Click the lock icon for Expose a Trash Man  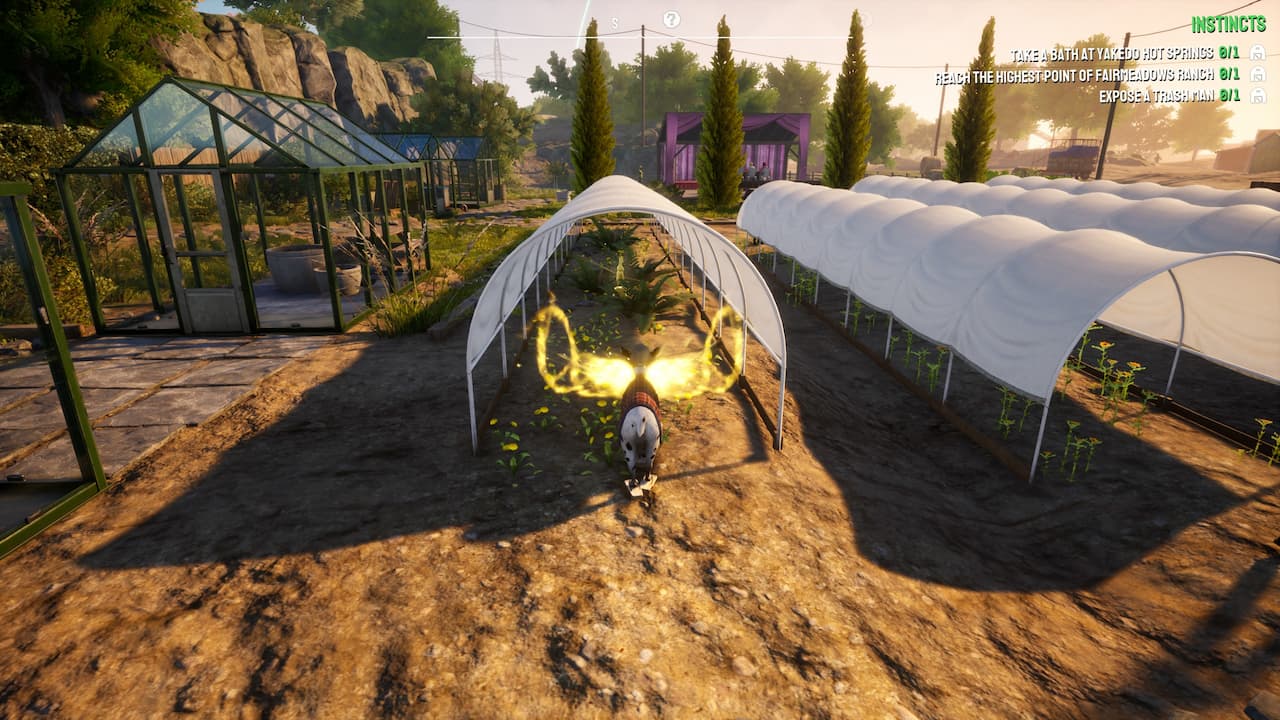point(1257,96)
